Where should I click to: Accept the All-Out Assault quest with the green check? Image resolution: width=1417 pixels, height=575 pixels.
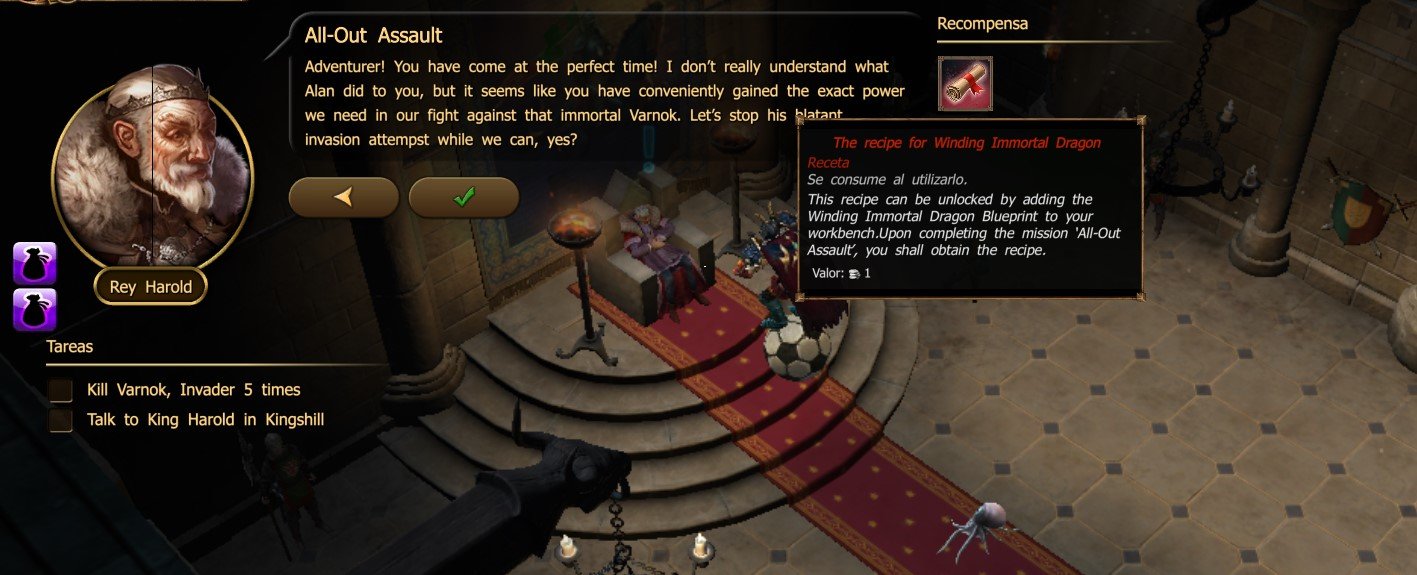pyautogui.click(x=463, y=198)
